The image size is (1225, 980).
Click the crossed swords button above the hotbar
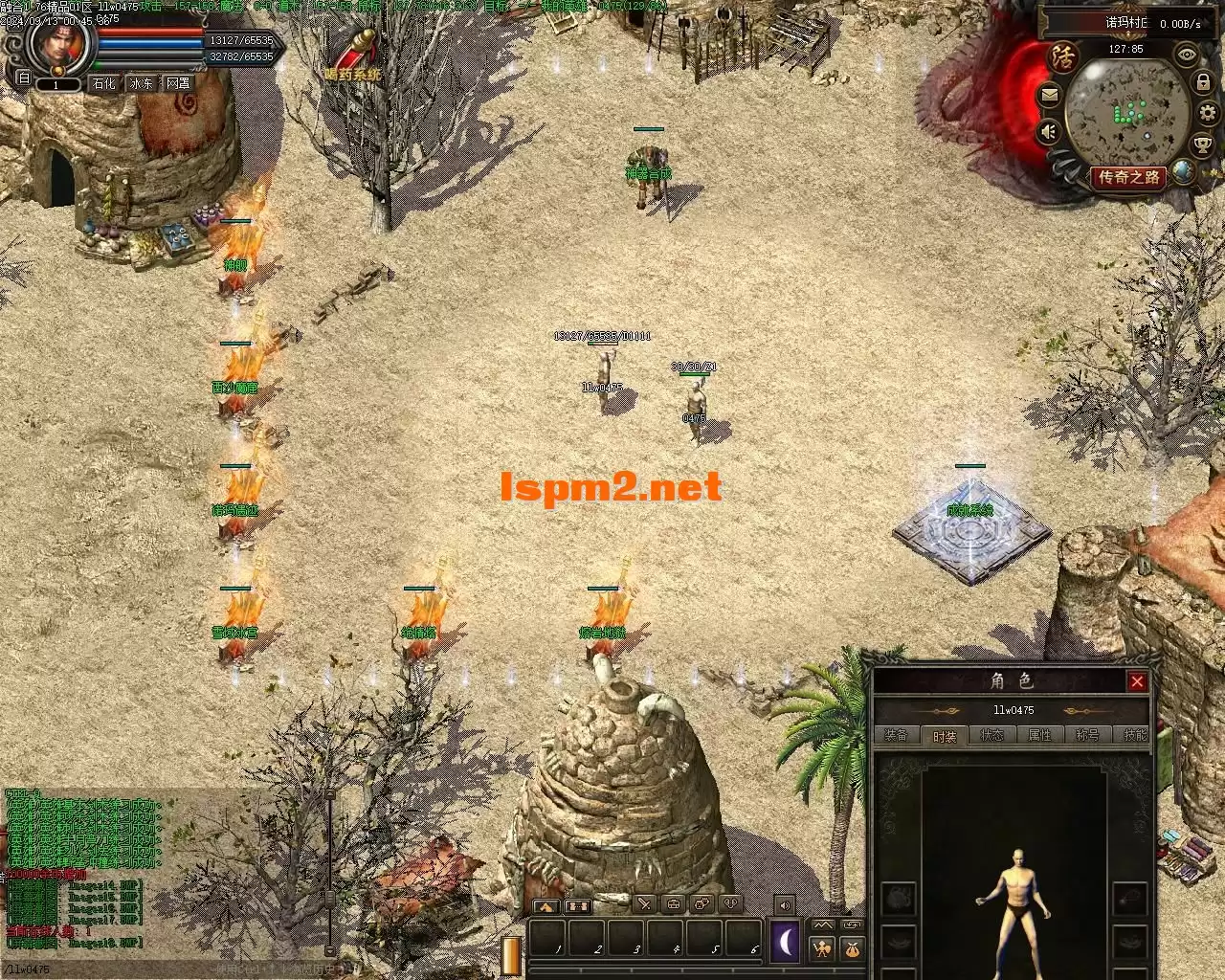point(645,903)
